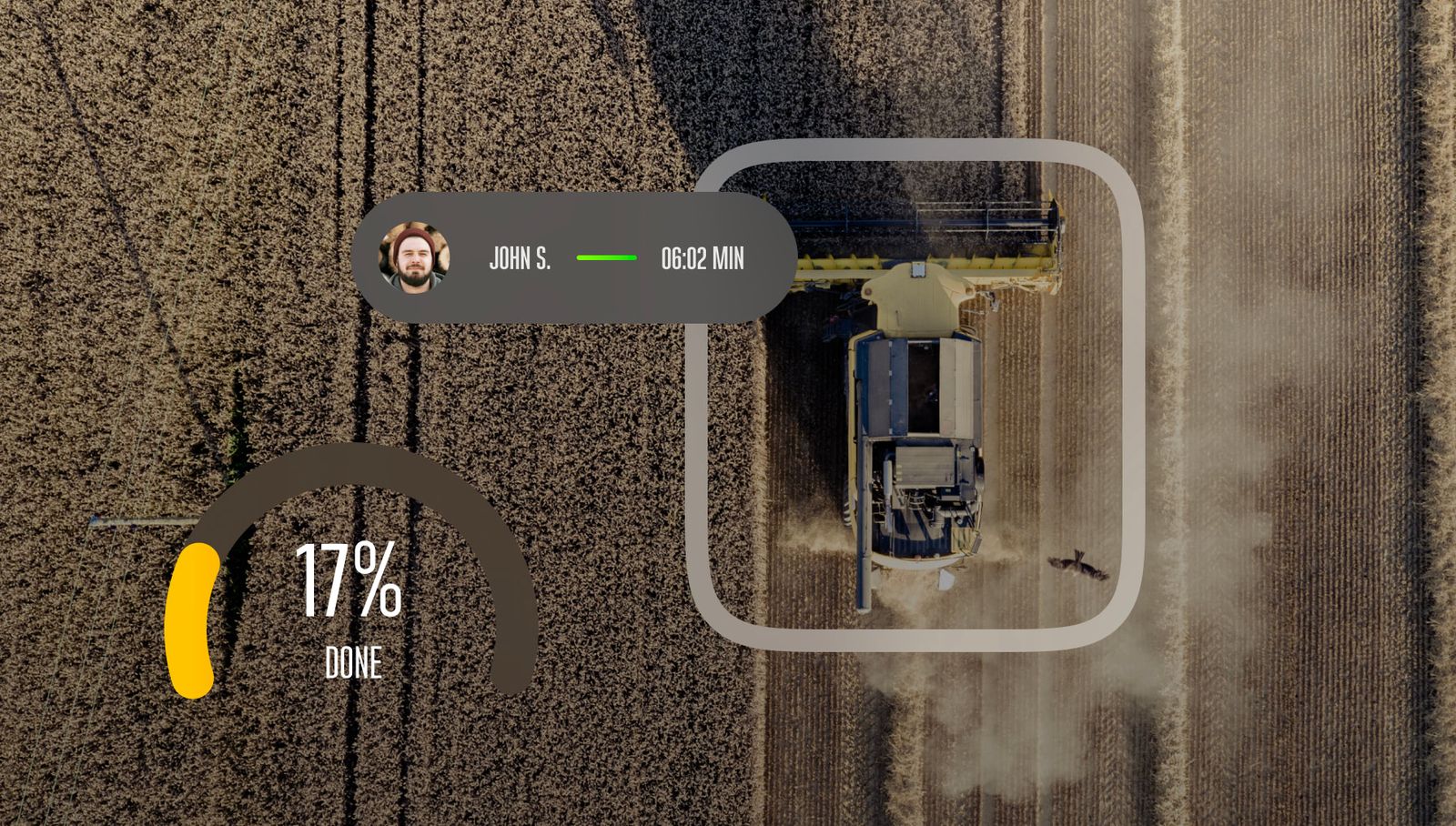Open John S.'s profile photo
This screenshot has width=1456, height=826.
click(x=414, y=257)
